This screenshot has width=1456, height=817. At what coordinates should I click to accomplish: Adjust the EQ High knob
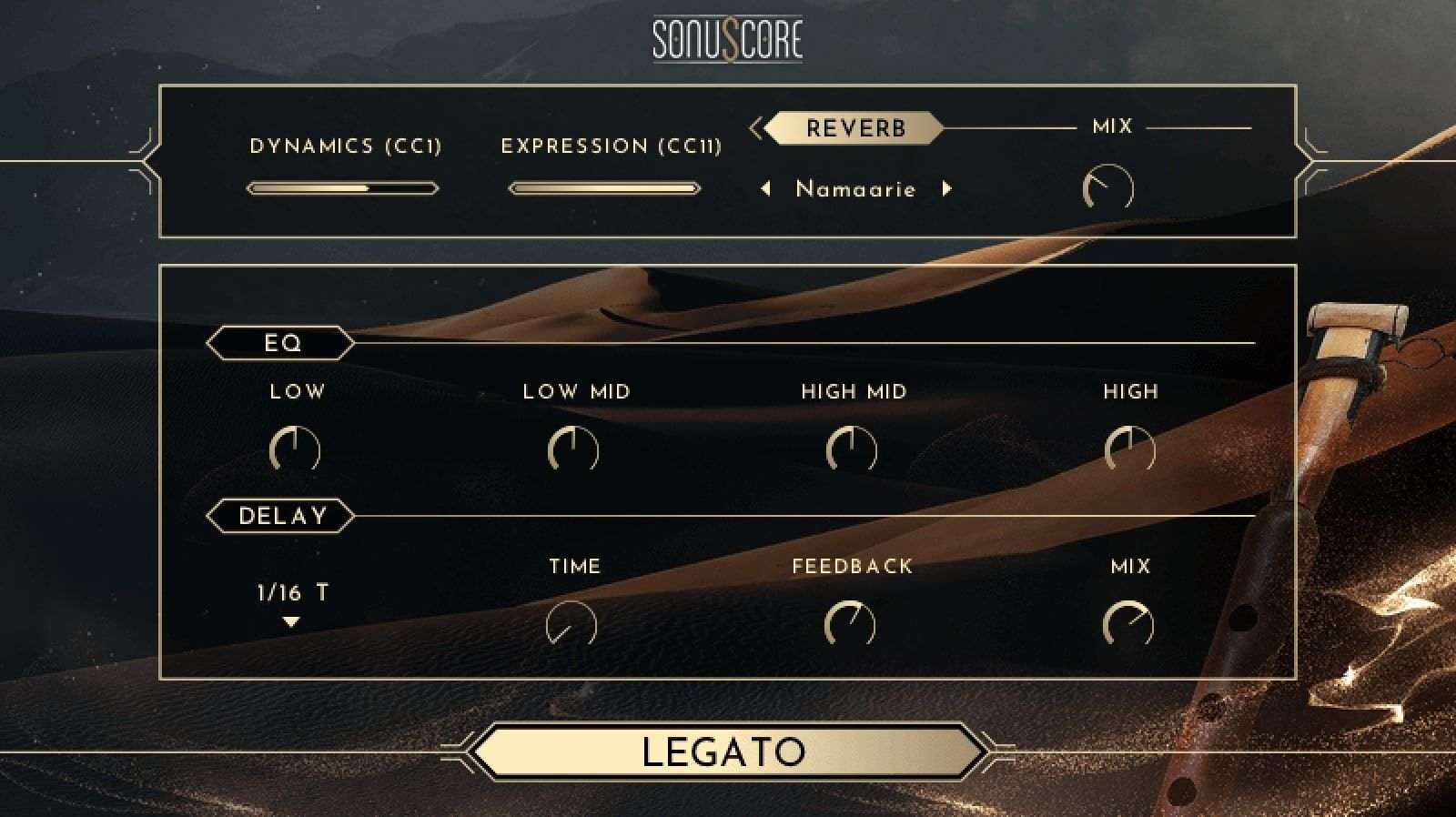[x=1132, y=449]
